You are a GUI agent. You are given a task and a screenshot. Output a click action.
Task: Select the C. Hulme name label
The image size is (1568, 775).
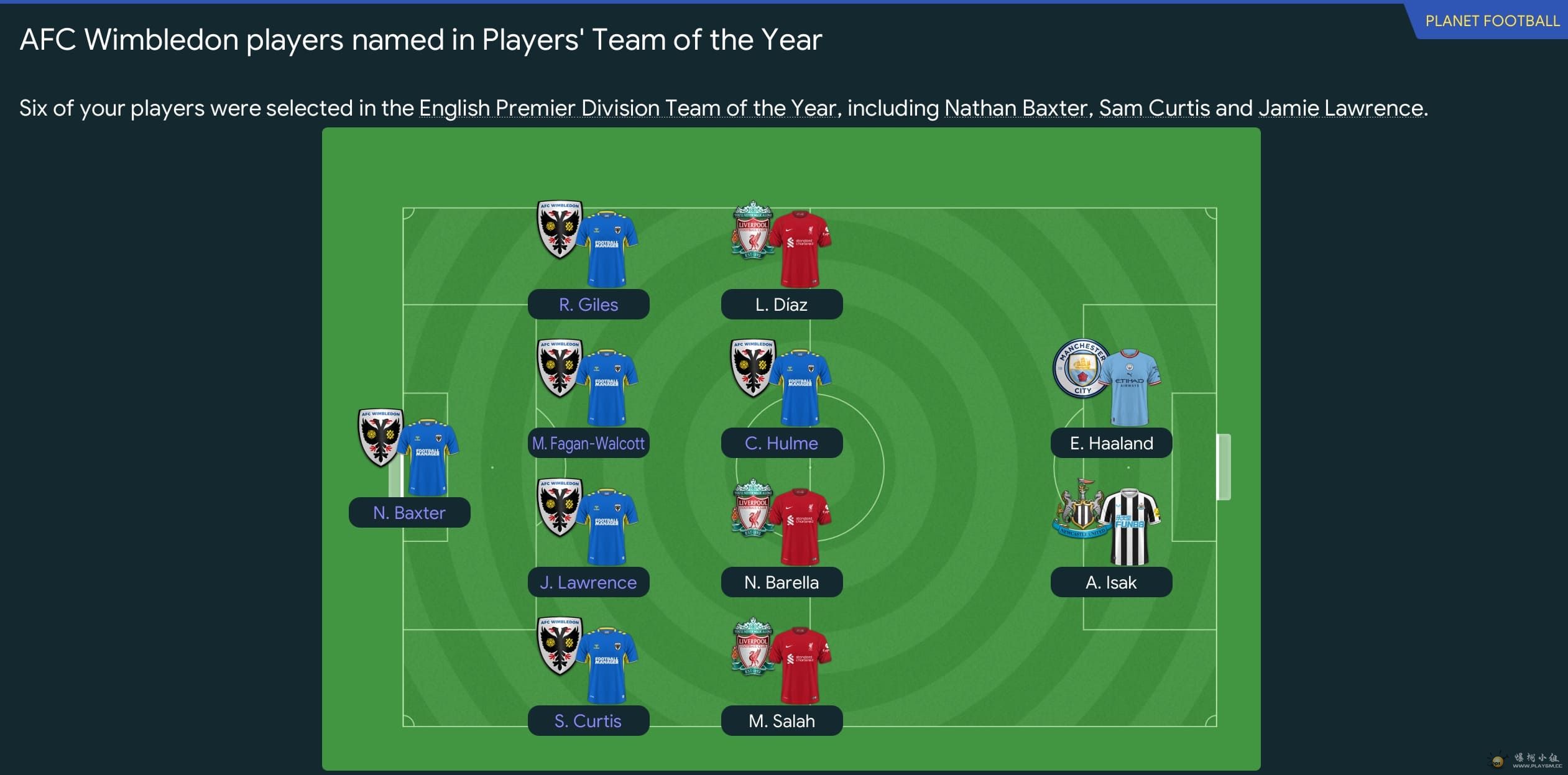tap(782, 443)
